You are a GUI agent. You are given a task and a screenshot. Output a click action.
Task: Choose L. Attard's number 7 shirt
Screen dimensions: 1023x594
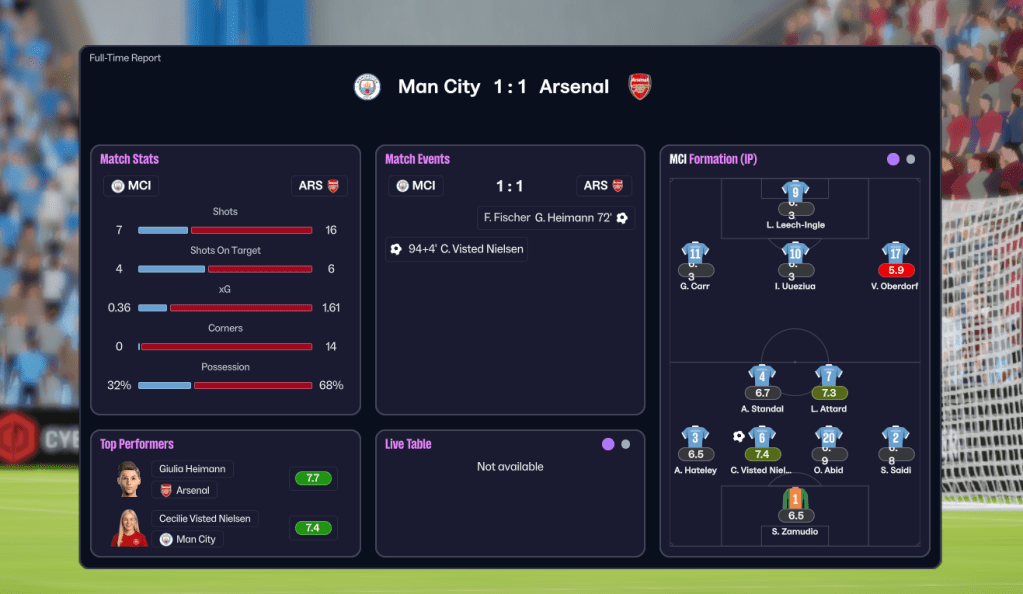[x=828, y=376]
